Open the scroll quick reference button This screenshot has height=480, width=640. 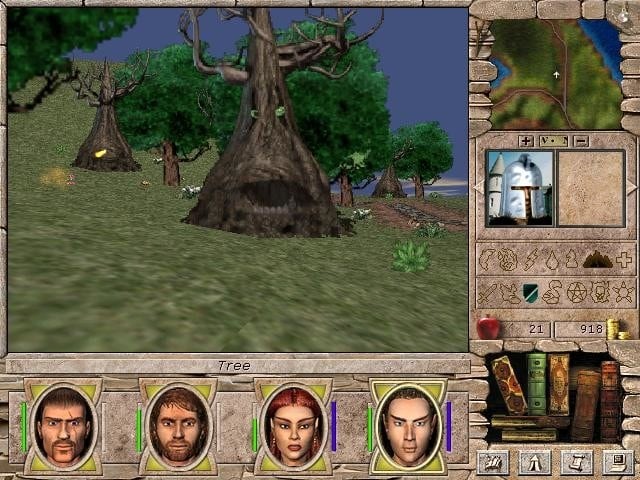(575, 462)
